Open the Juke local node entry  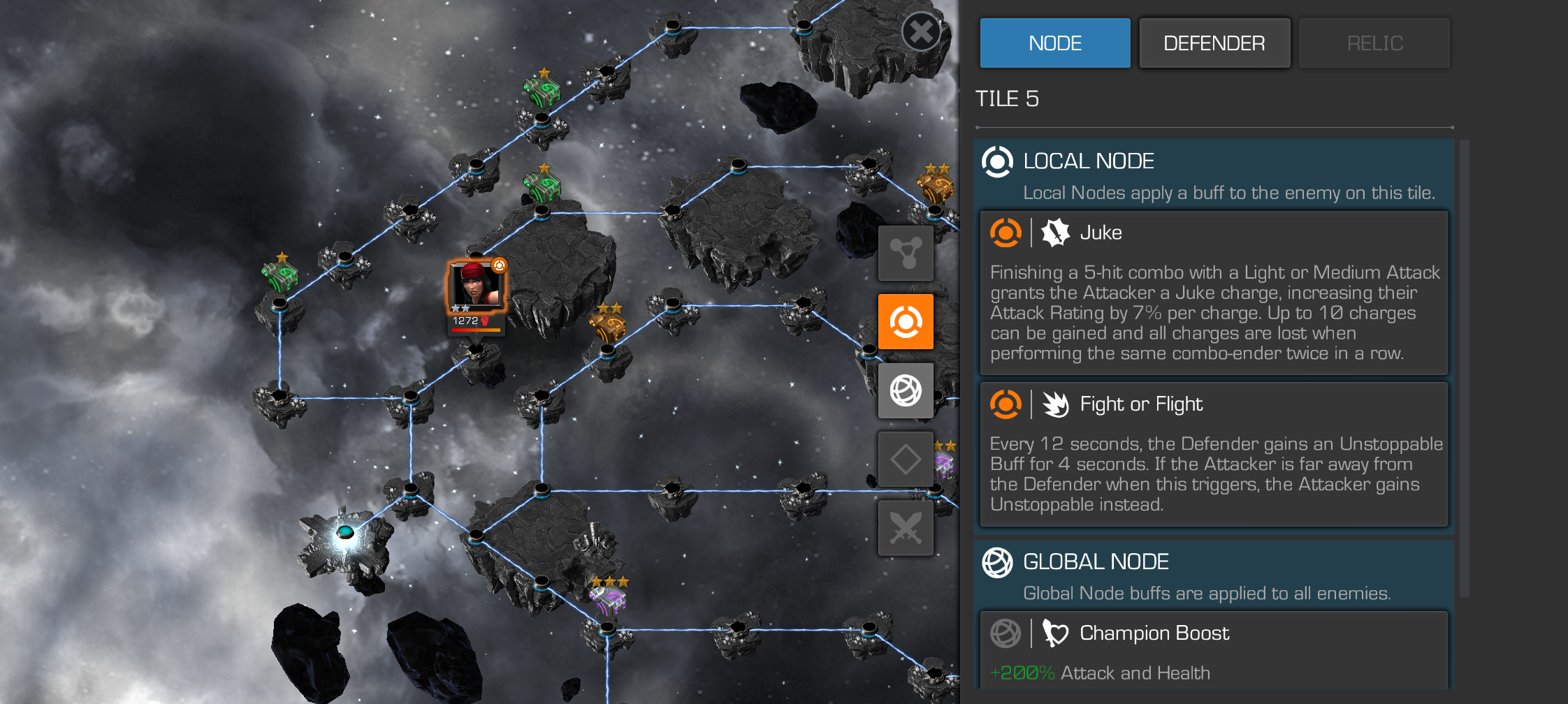(1214, 293)
